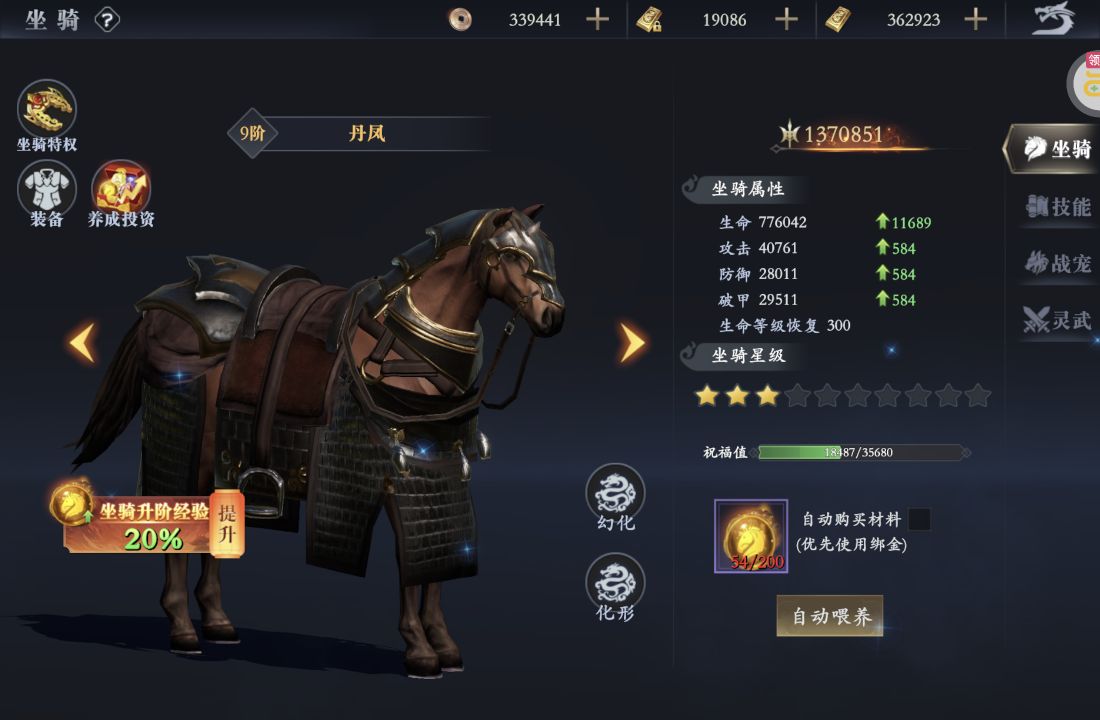
Task: Add more copper coins with plus button
Action: point(597,19)
